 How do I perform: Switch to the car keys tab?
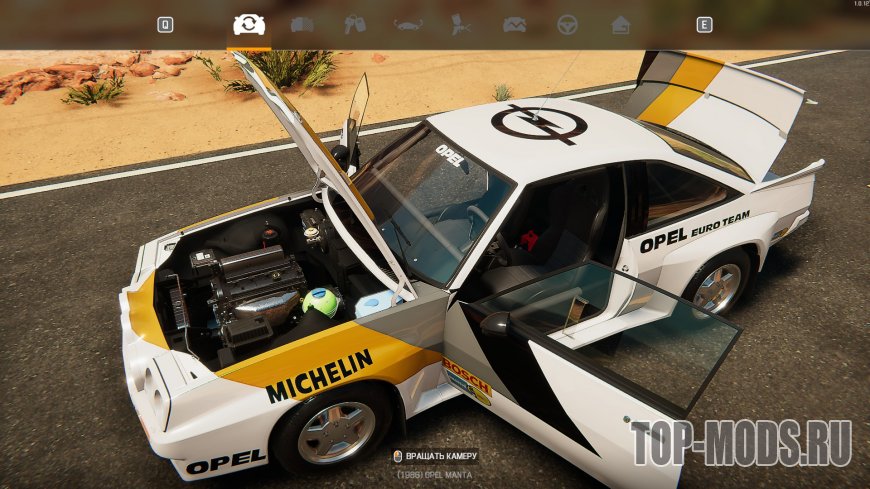[x=355, y=24]
